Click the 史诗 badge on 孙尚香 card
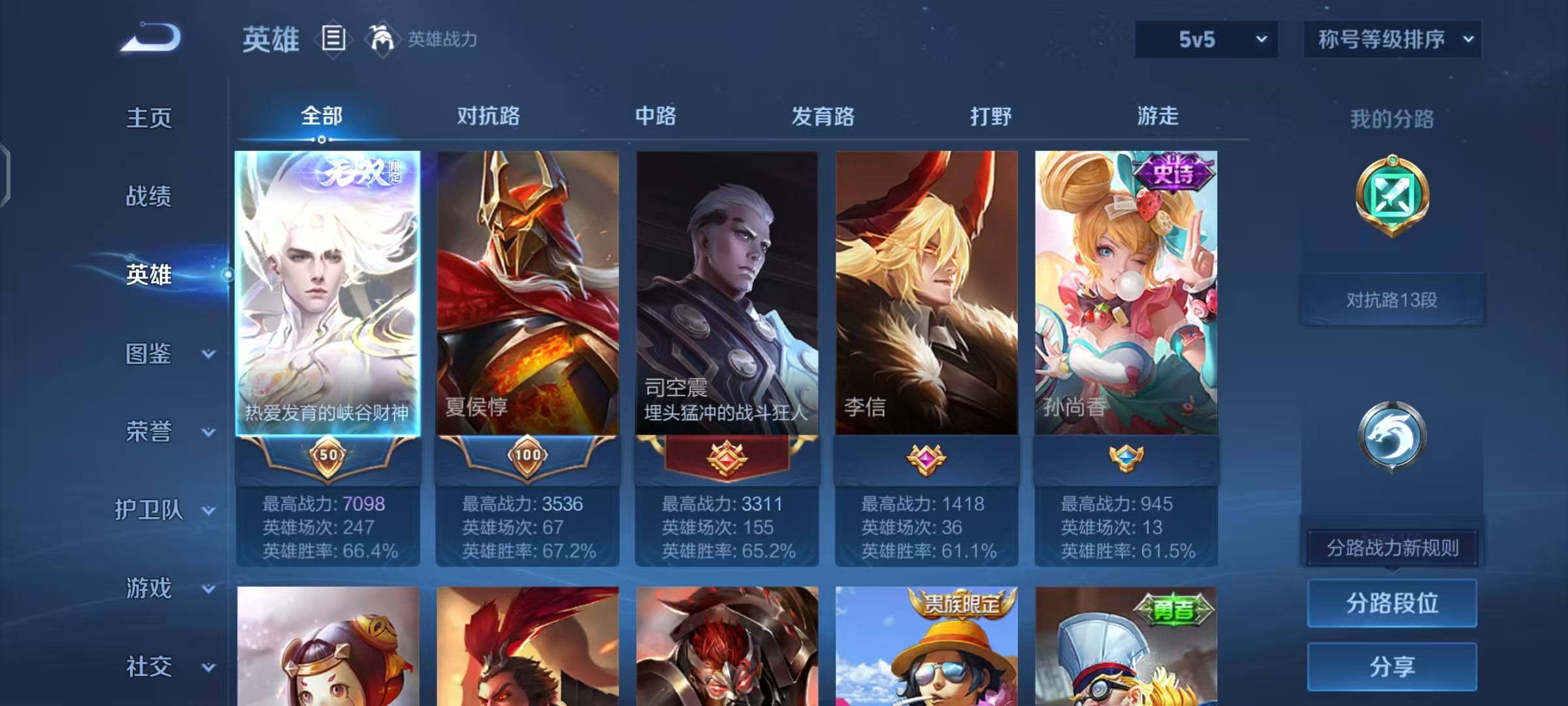Viewport: 1568px width, 706px height. pyautogui.click(x=1175, y=172)
